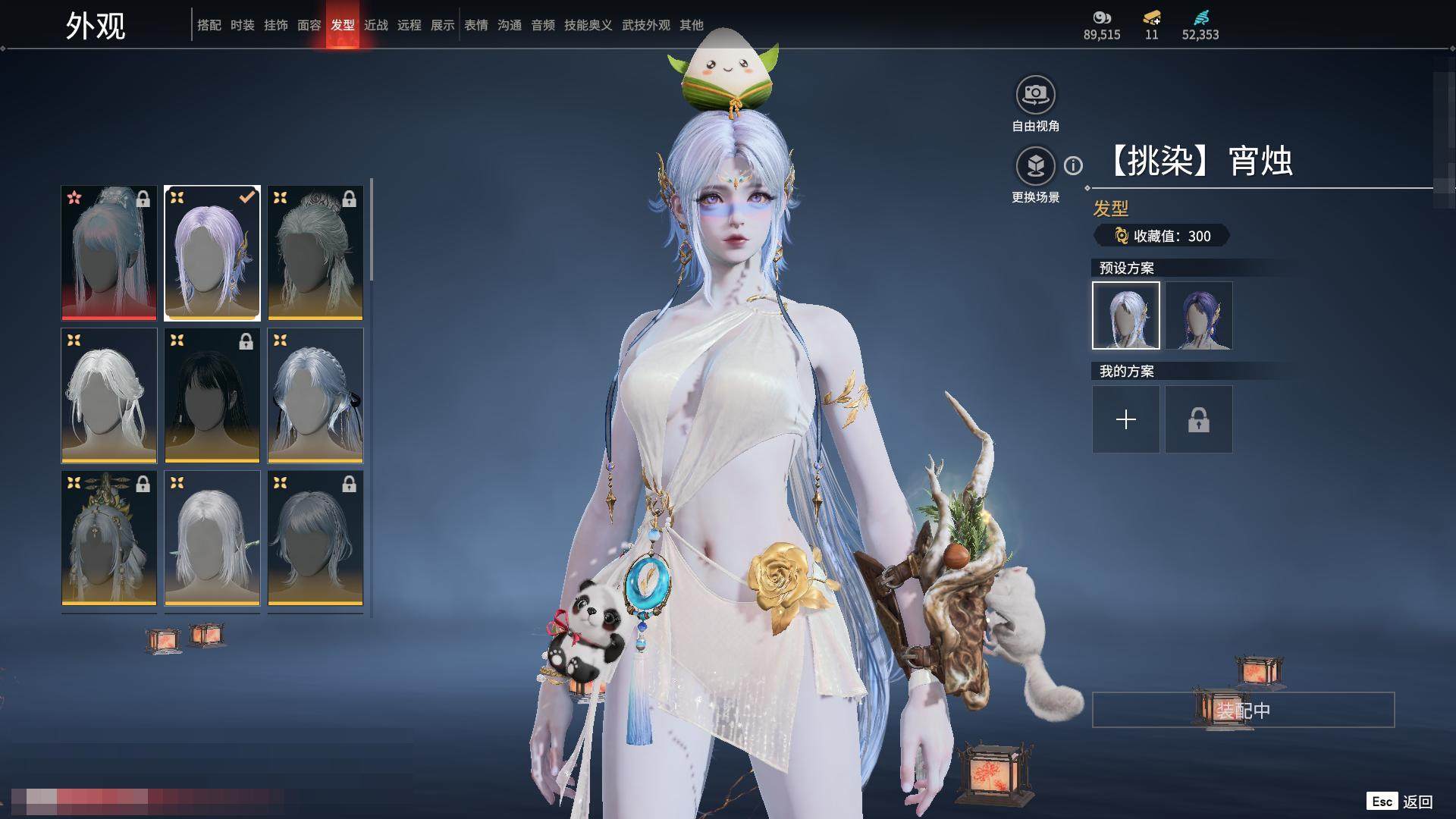Add a new custom scheme with plus

coord(1125,419)
